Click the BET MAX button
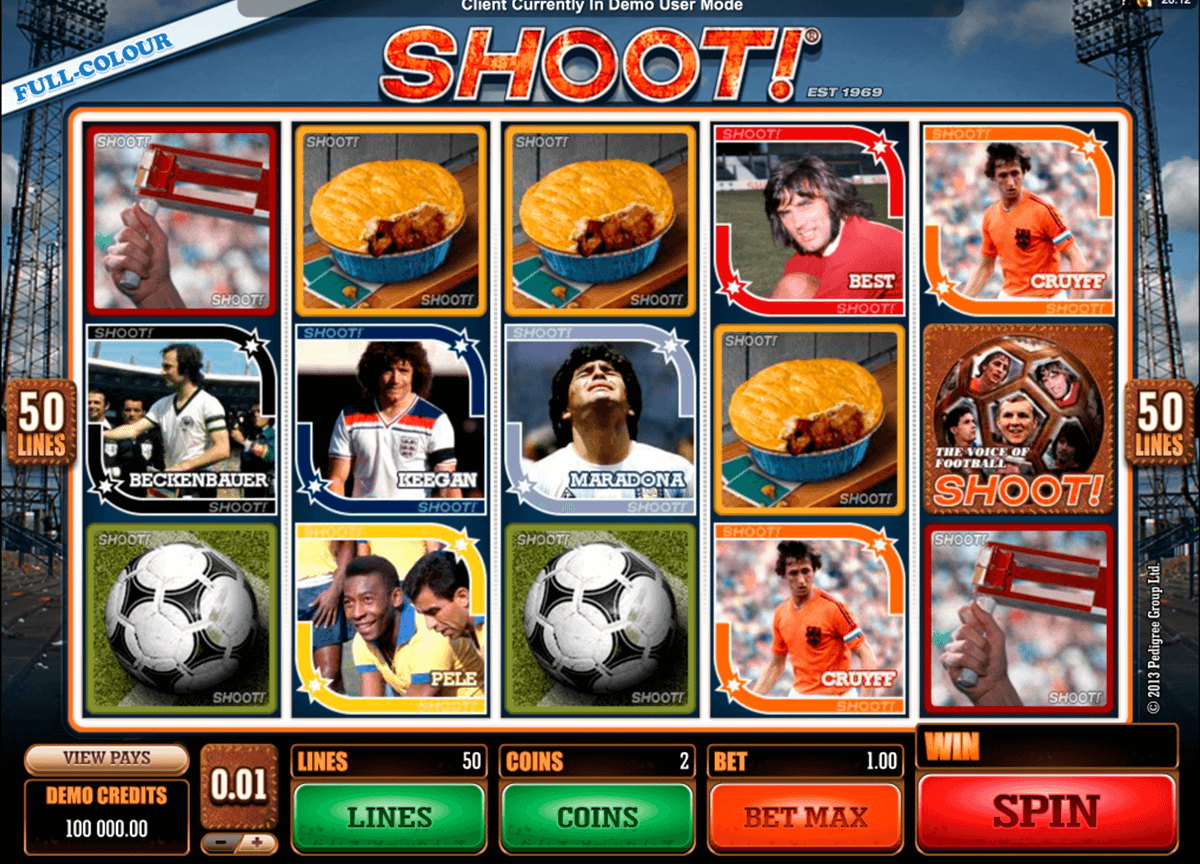Screen dimensions: 1200x864 [805, 817]
